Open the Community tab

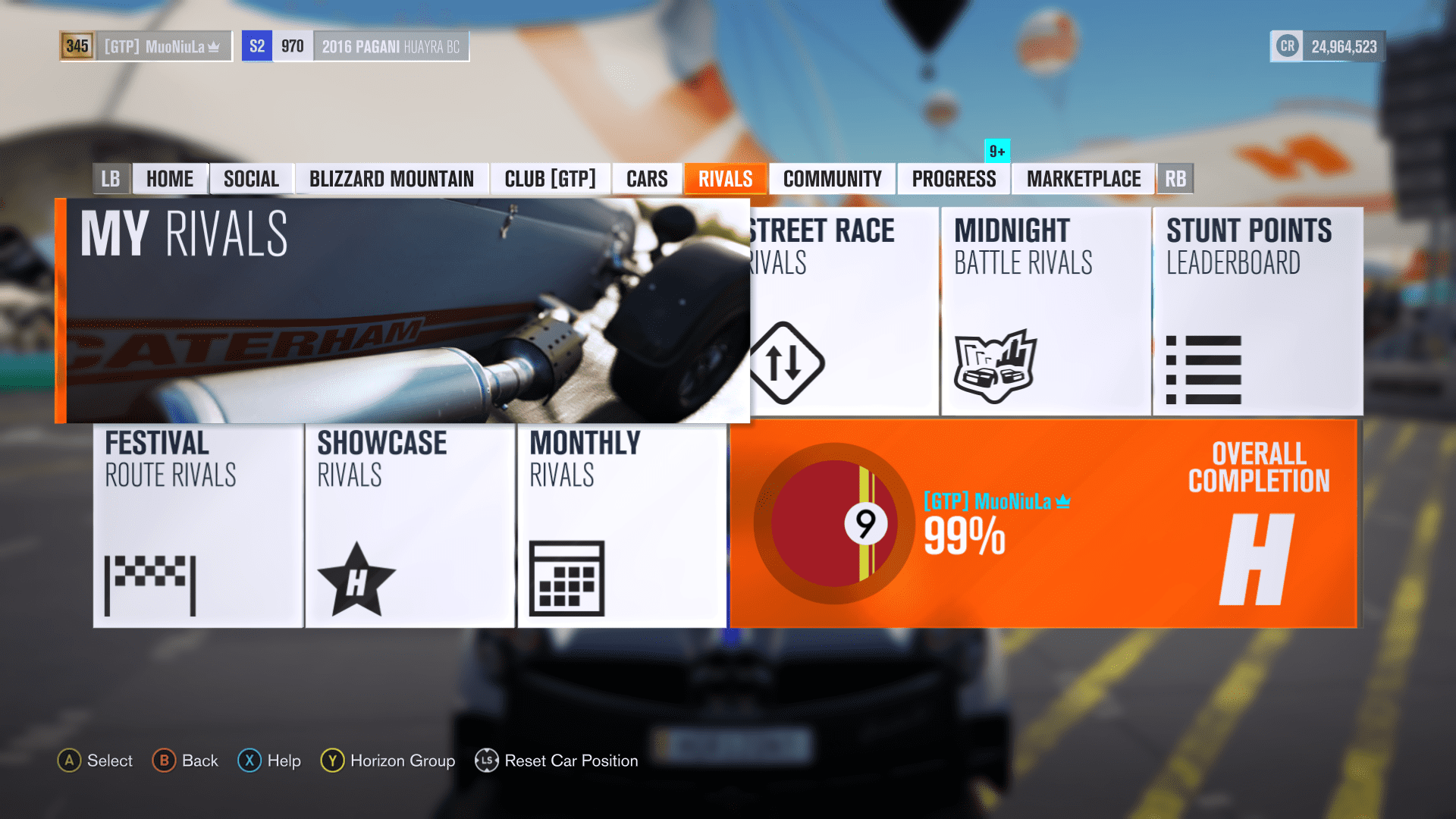pyautogui.click(x=832, y=179)
